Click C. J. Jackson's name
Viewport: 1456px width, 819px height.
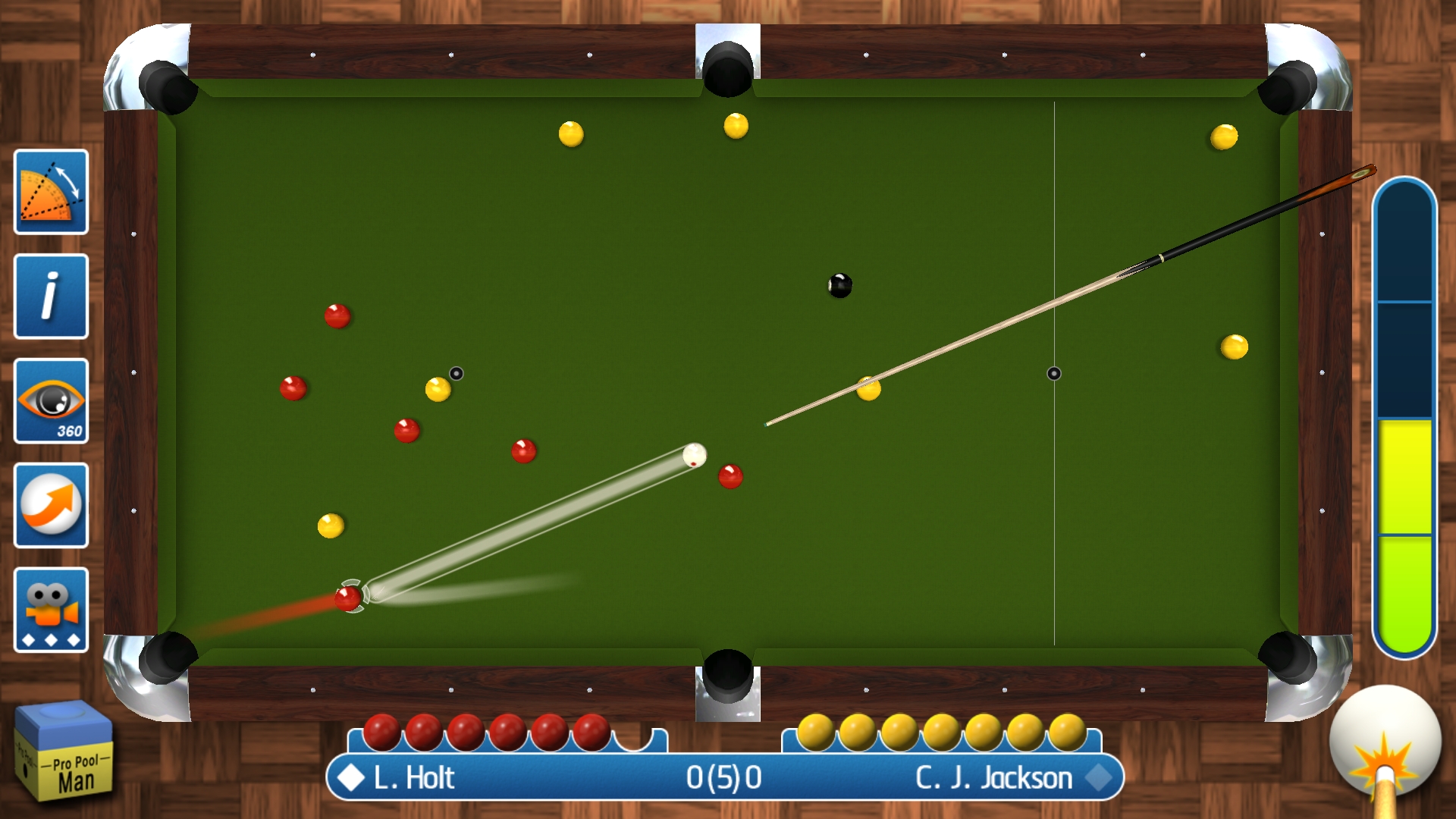(995, 778)
